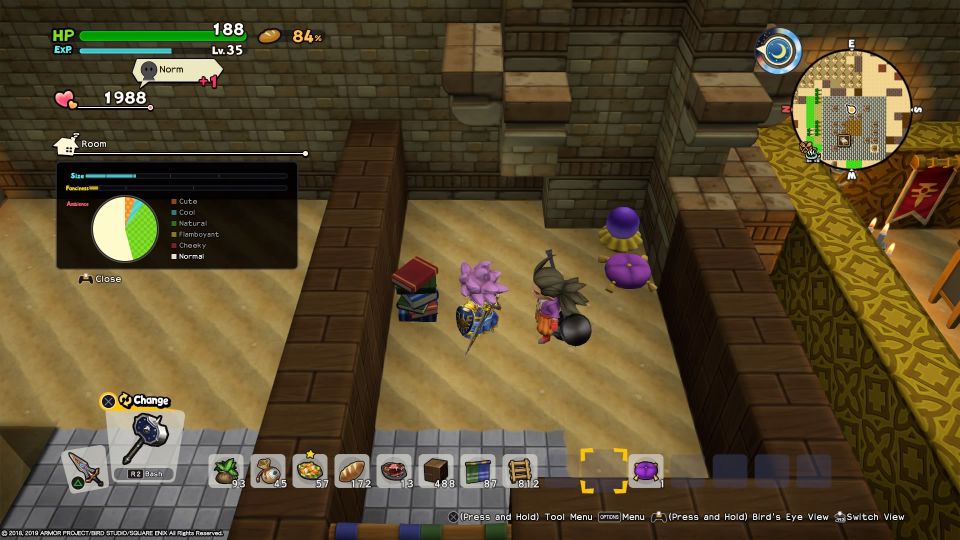Pick the green-blue book block slot
This screenshot has width=960, height=540.
click(x=478, y=470)
